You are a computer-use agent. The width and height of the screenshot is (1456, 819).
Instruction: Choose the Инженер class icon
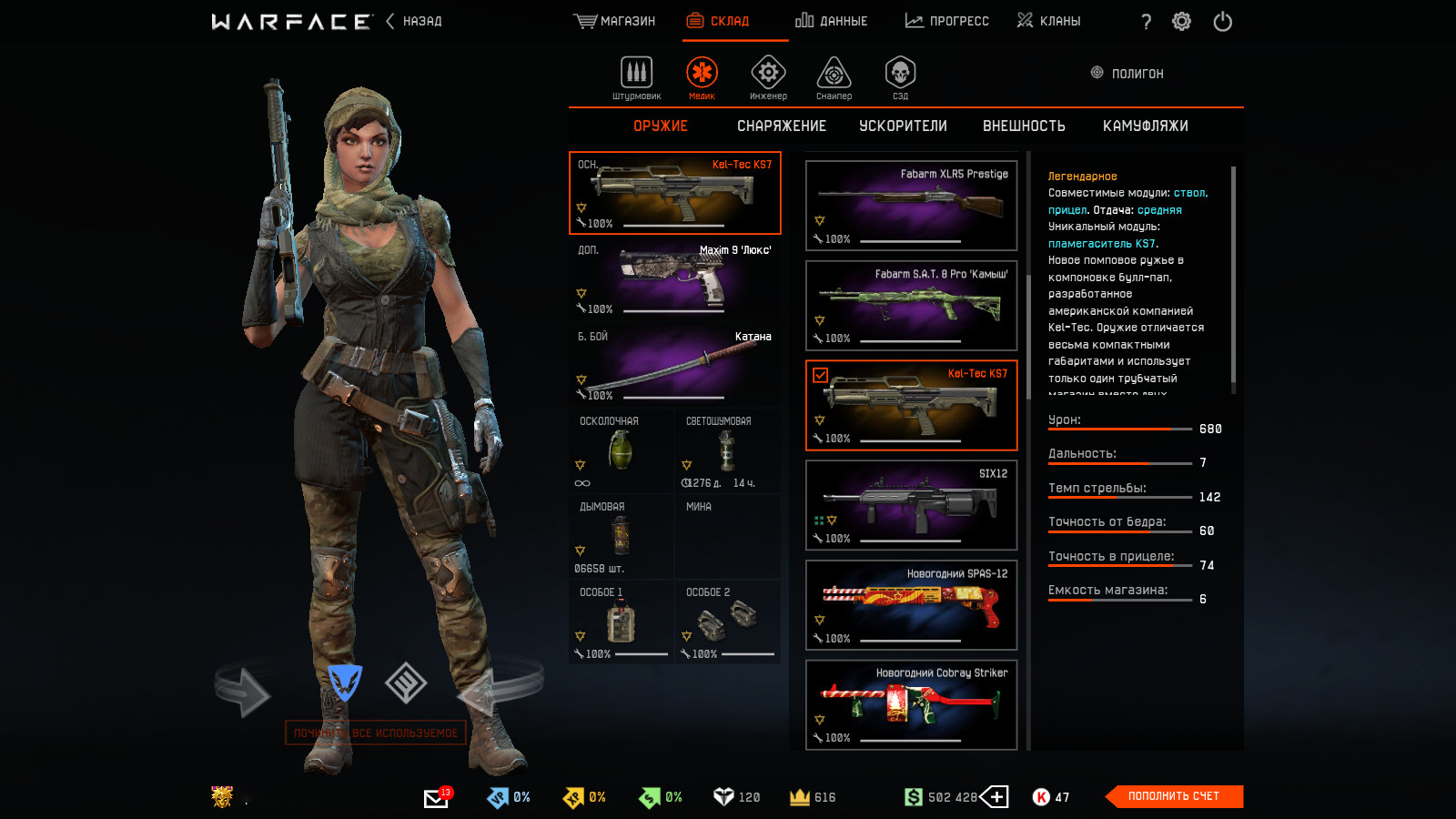[x=768, y=76]
